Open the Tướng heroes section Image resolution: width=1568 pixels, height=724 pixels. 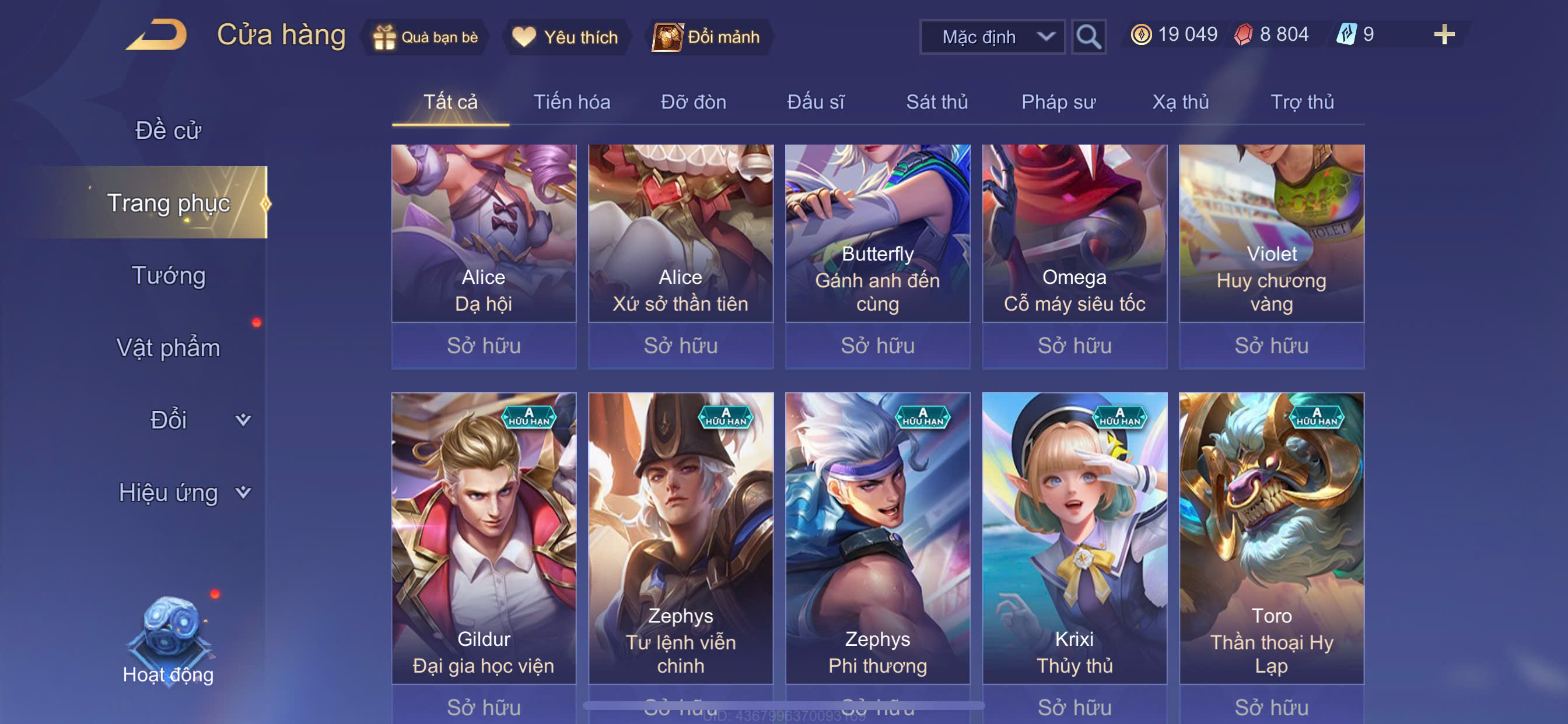169,276
